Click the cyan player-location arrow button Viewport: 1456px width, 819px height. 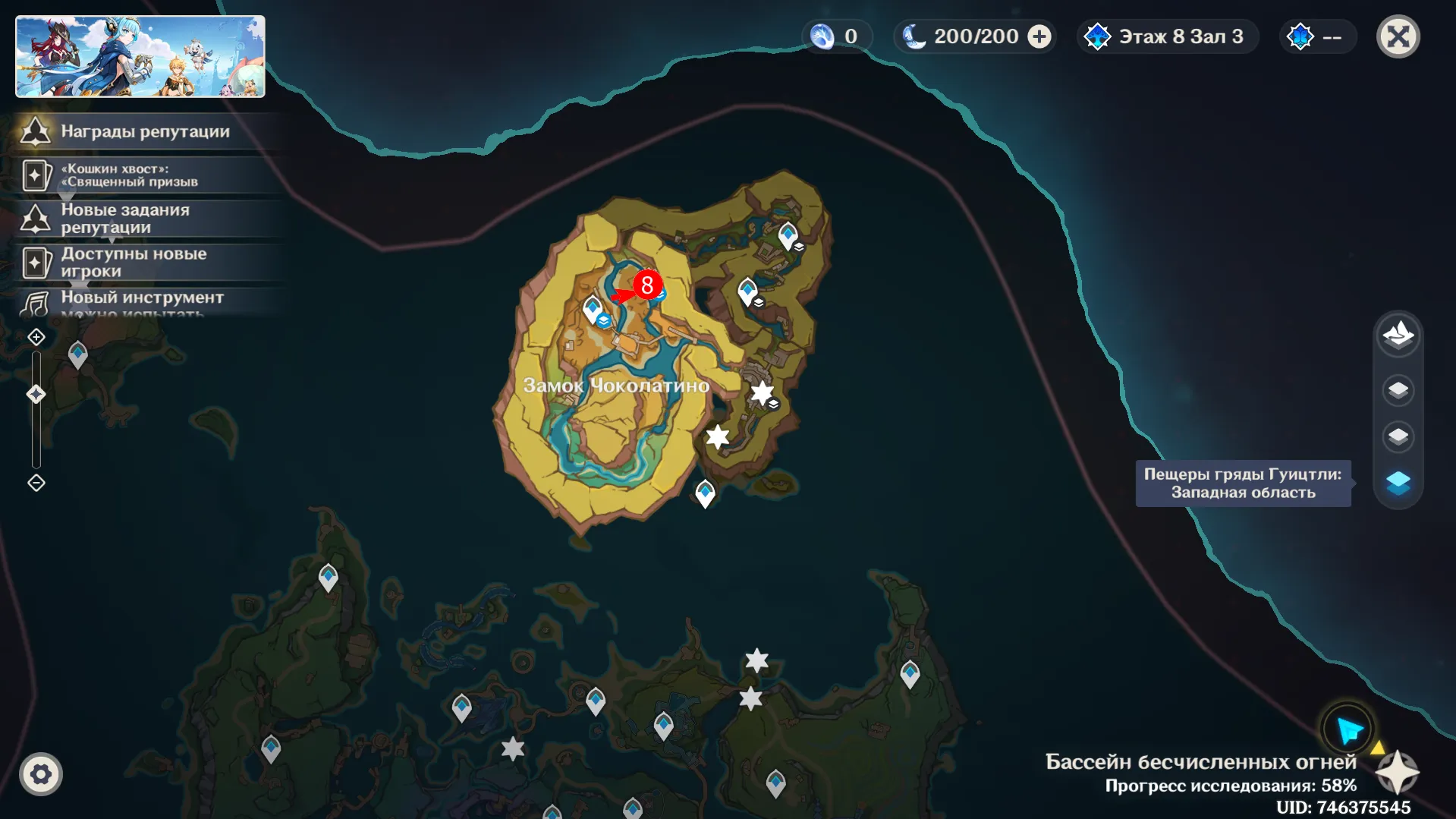(x=1348, y=730)
